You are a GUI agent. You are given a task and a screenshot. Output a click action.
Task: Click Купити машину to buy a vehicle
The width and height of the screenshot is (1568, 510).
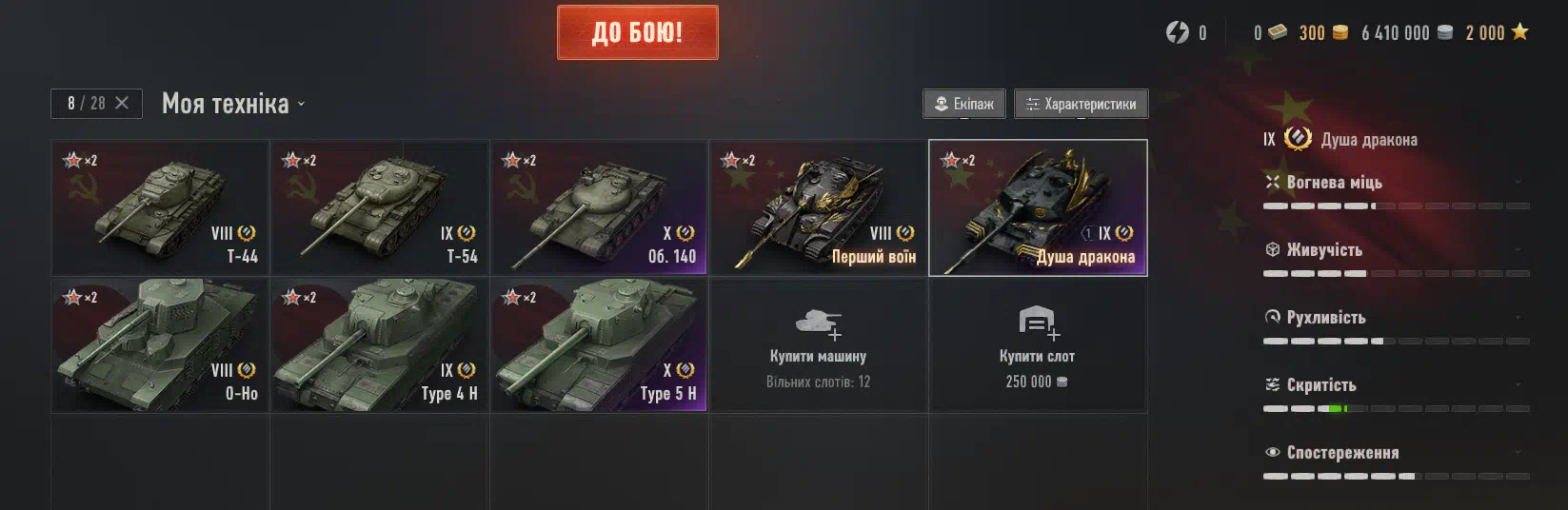click(x=818, y=344)
